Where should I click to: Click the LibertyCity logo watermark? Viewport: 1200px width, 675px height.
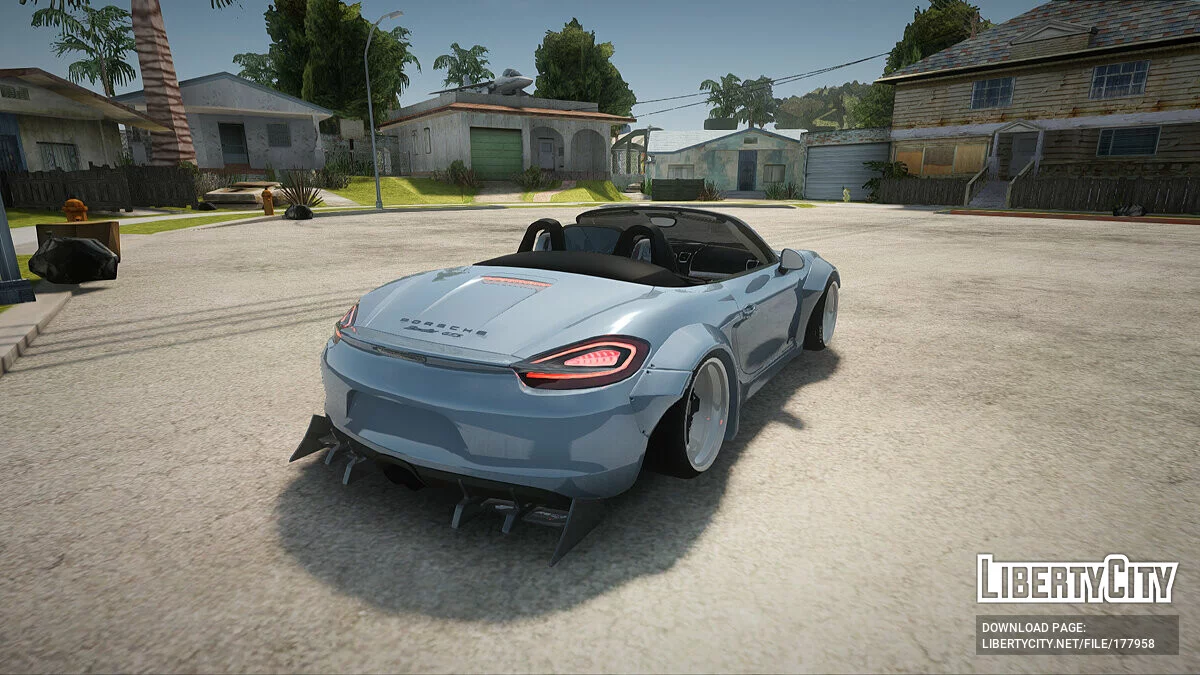[1077, 579]
